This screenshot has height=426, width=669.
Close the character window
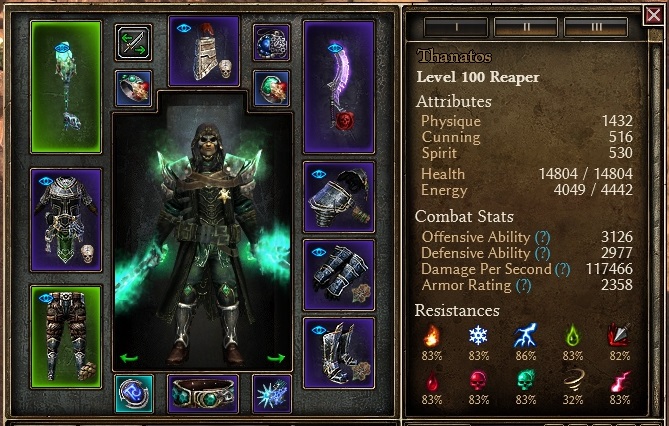point(654,15)
